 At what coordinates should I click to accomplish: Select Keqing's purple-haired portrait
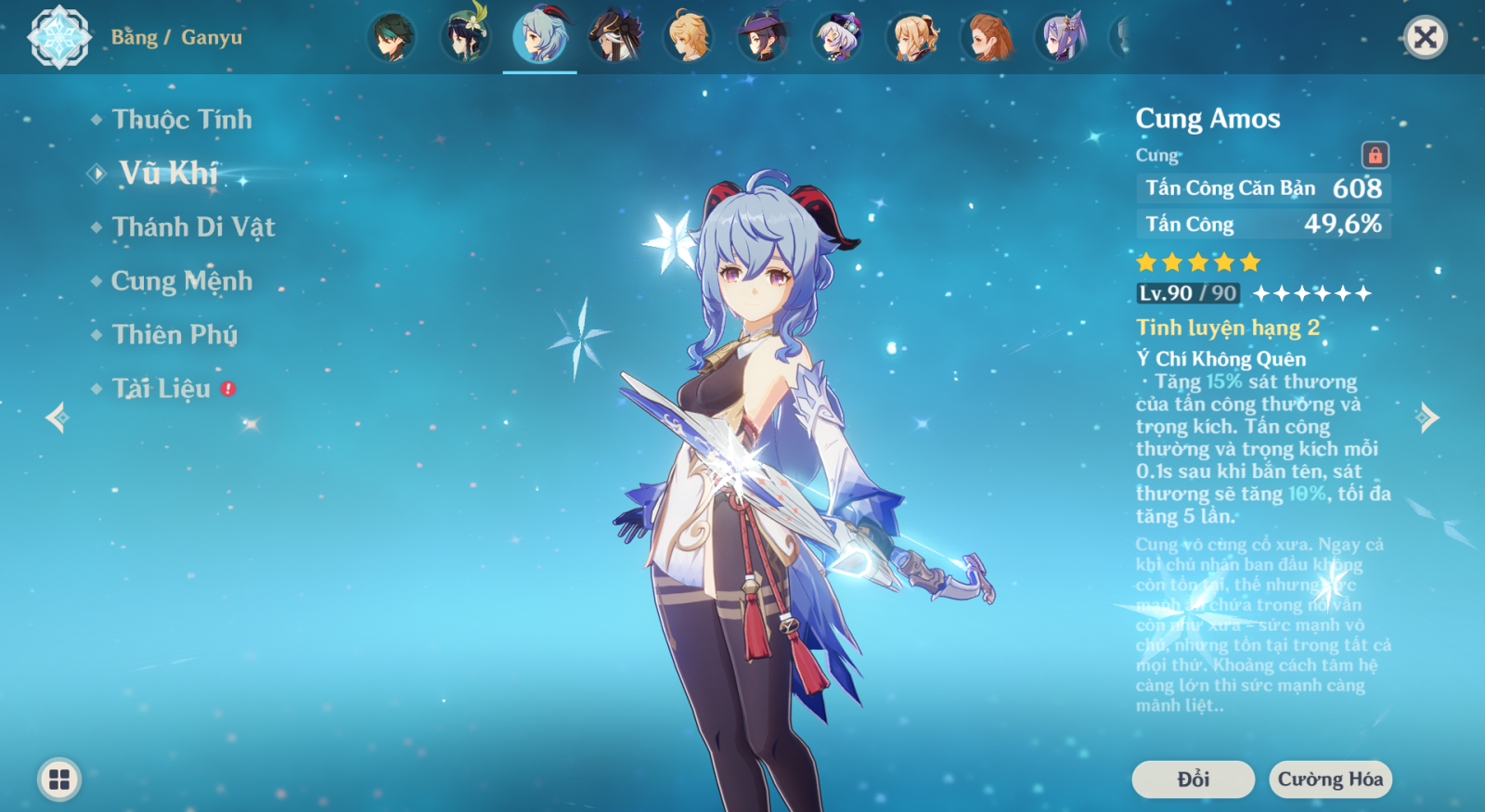[x=1061, y=37]
